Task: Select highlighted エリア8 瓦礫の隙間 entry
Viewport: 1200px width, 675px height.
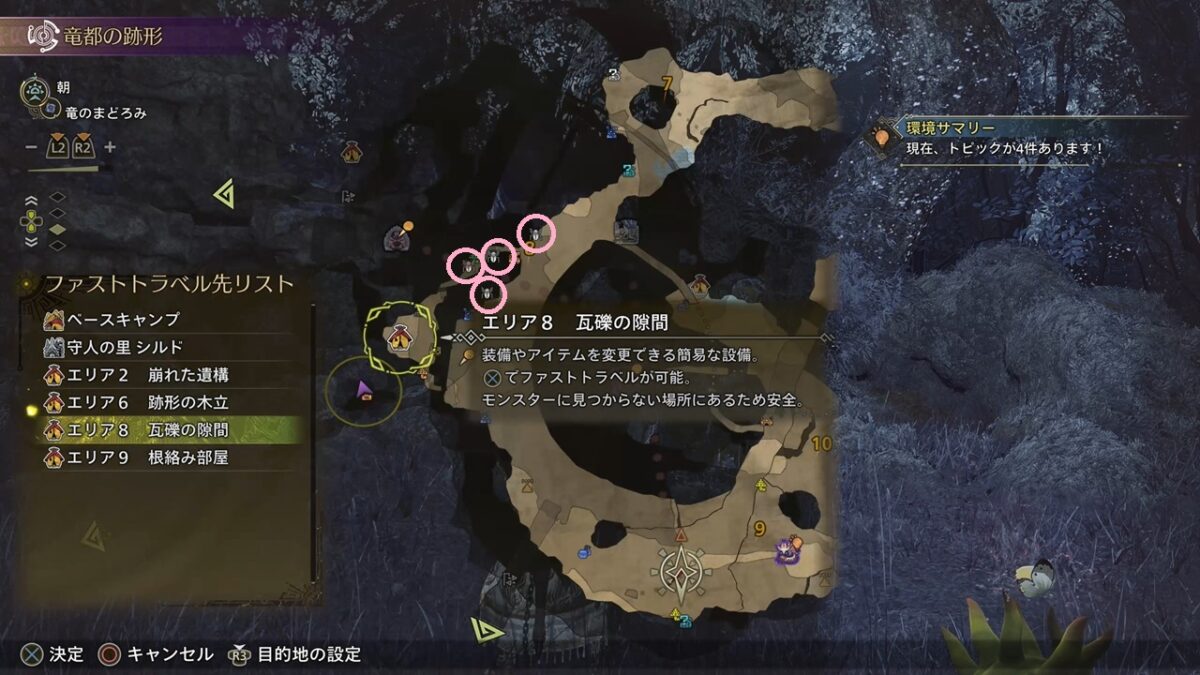Action: tap(147, 431)
